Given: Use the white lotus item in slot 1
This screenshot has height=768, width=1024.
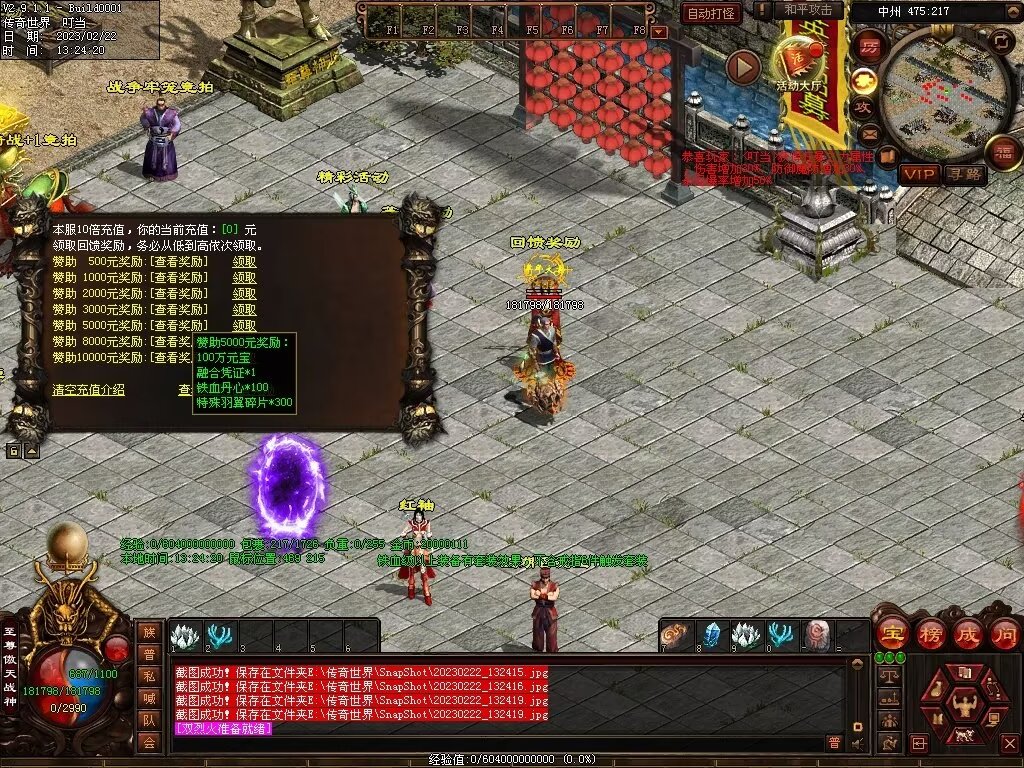Looking at the screenshot, I should tap(185, 636).
